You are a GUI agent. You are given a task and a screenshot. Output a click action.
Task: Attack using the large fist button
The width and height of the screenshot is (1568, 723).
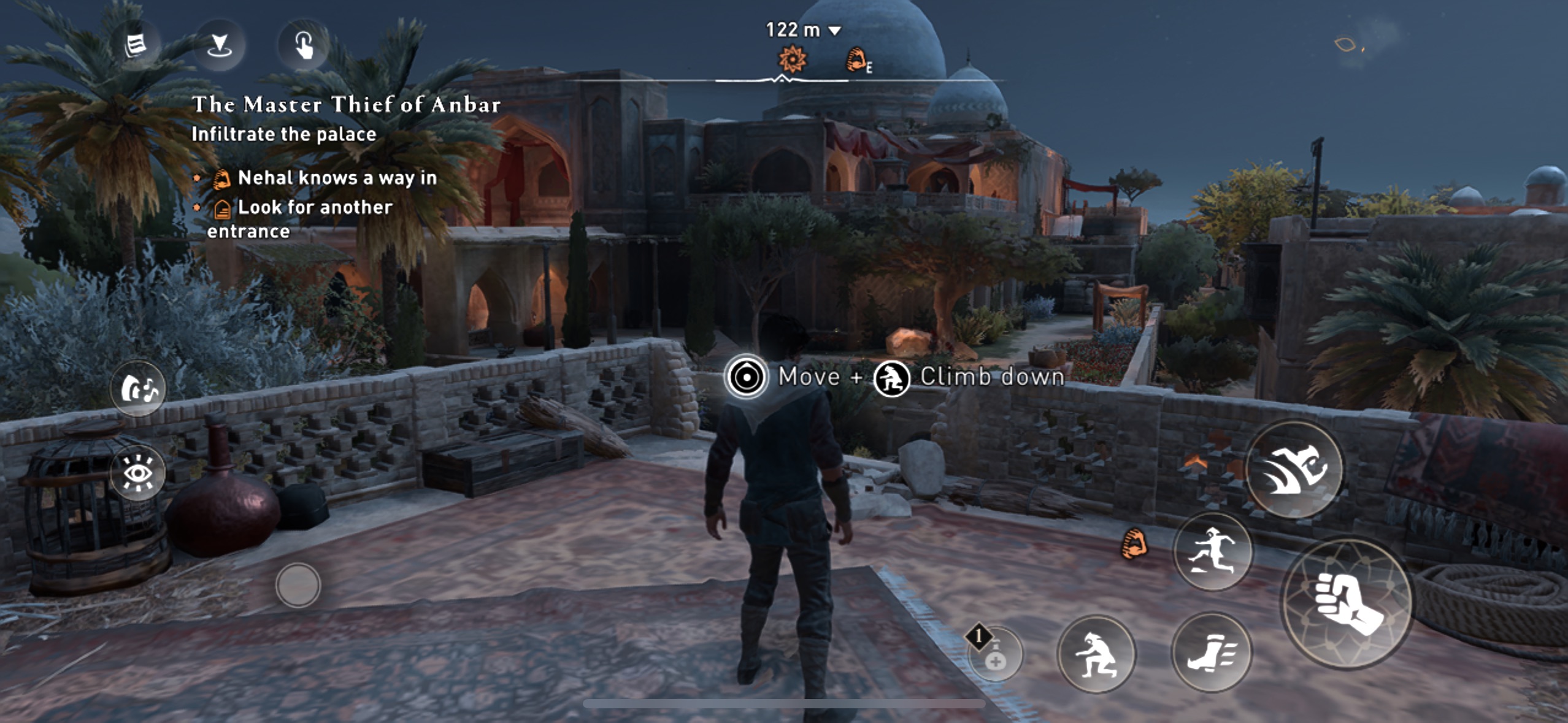[x=1347, y=603]
